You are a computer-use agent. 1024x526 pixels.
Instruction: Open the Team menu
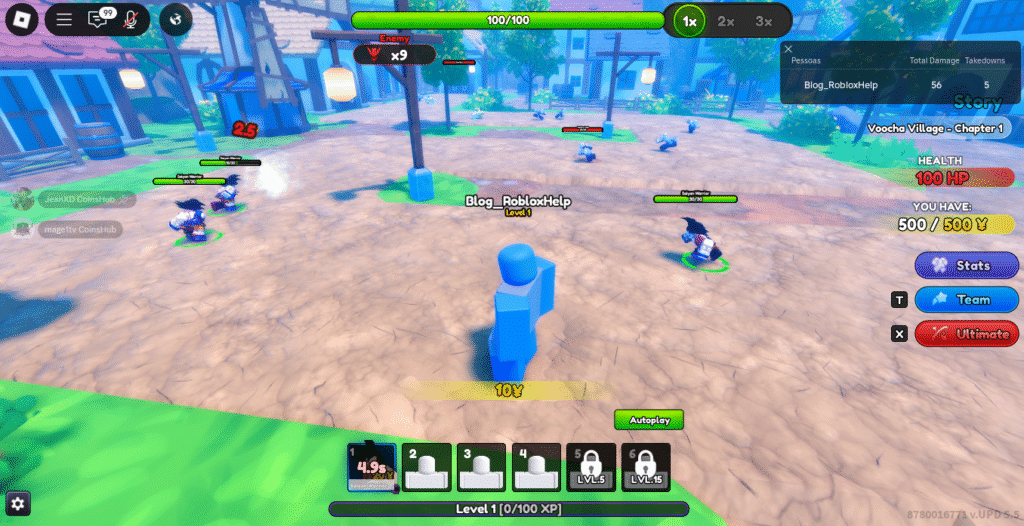[x=967, y=299]
